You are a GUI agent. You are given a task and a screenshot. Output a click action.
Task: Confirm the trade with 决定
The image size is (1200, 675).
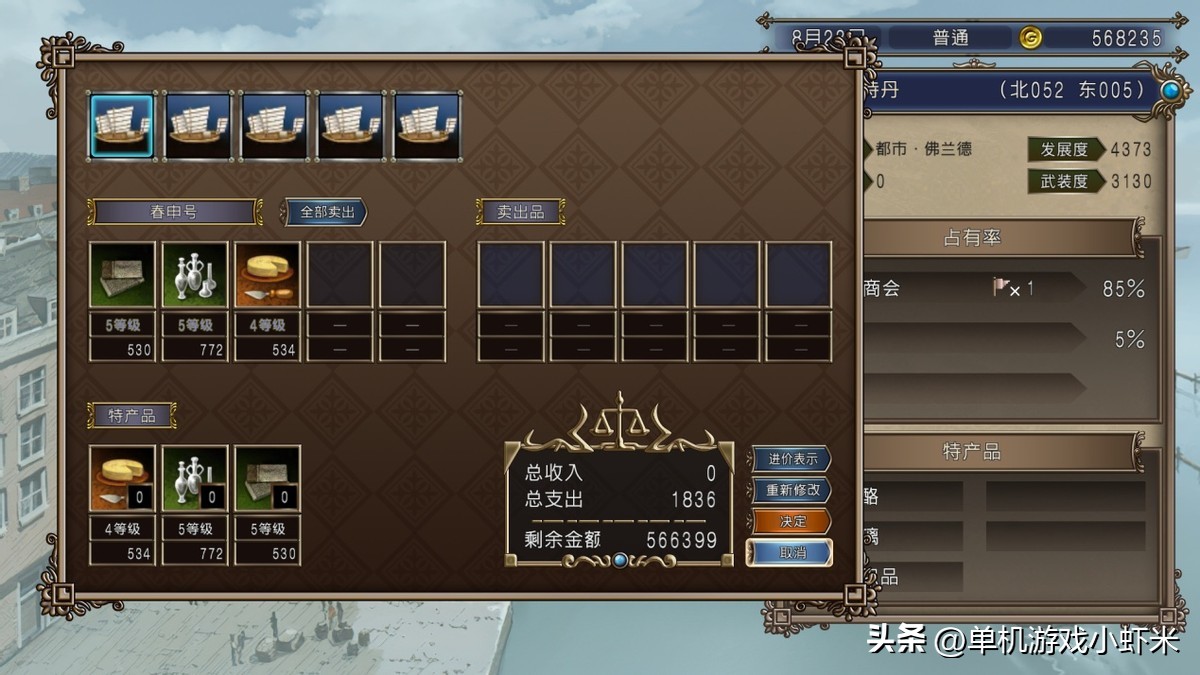coord(792,521)
